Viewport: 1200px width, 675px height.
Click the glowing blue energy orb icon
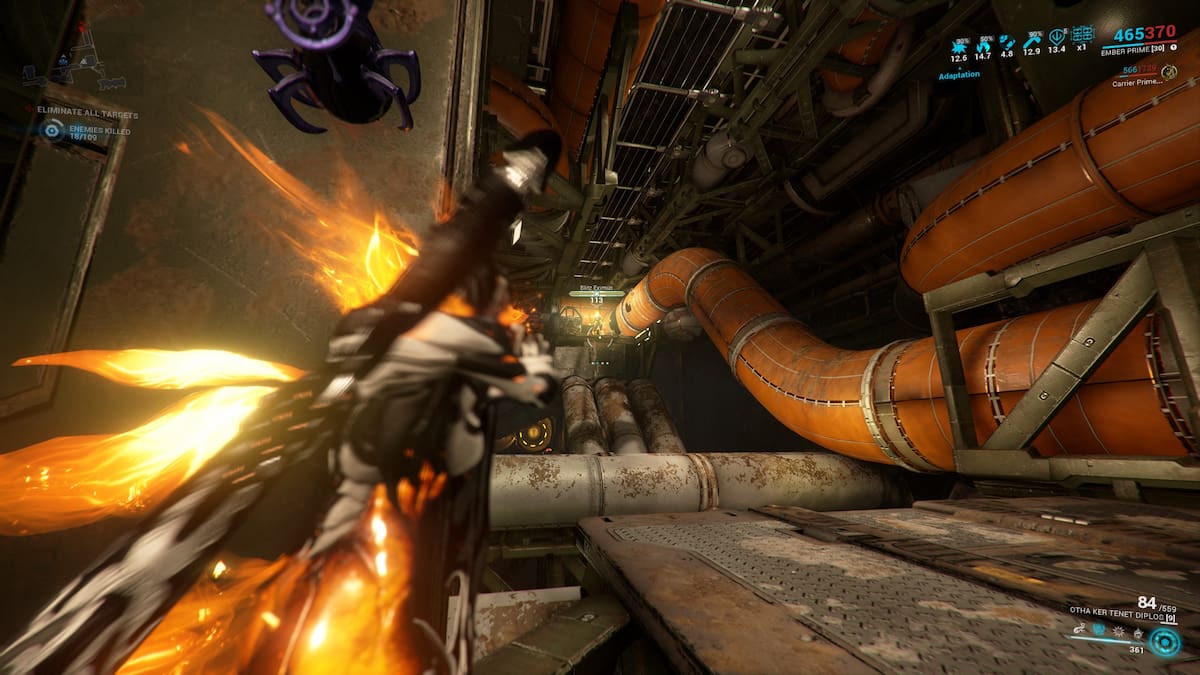pos(1164,641)
